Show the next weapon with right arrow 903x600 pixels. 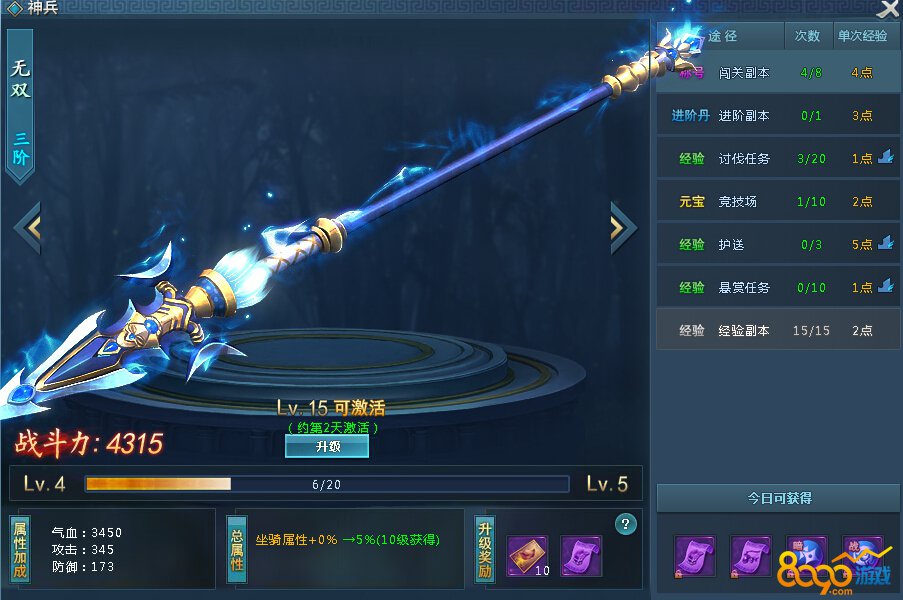622,227
